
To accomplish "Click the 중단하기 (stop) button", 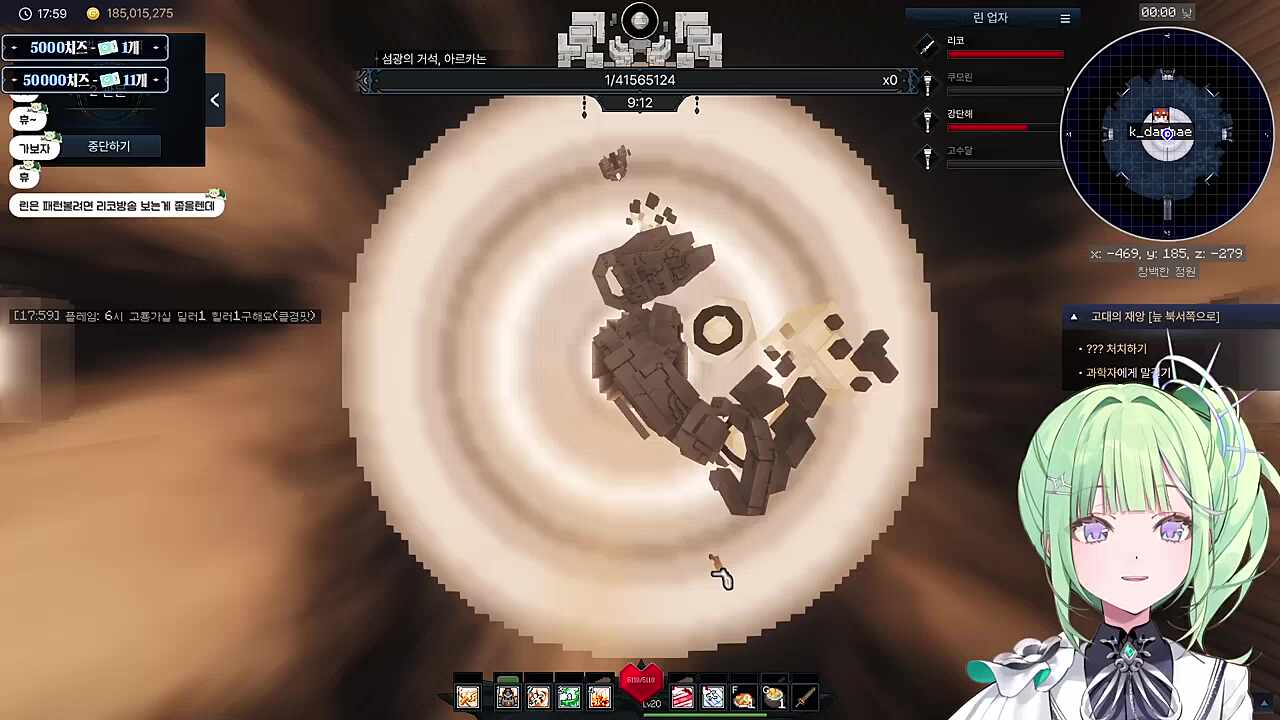I will point(108,146).
